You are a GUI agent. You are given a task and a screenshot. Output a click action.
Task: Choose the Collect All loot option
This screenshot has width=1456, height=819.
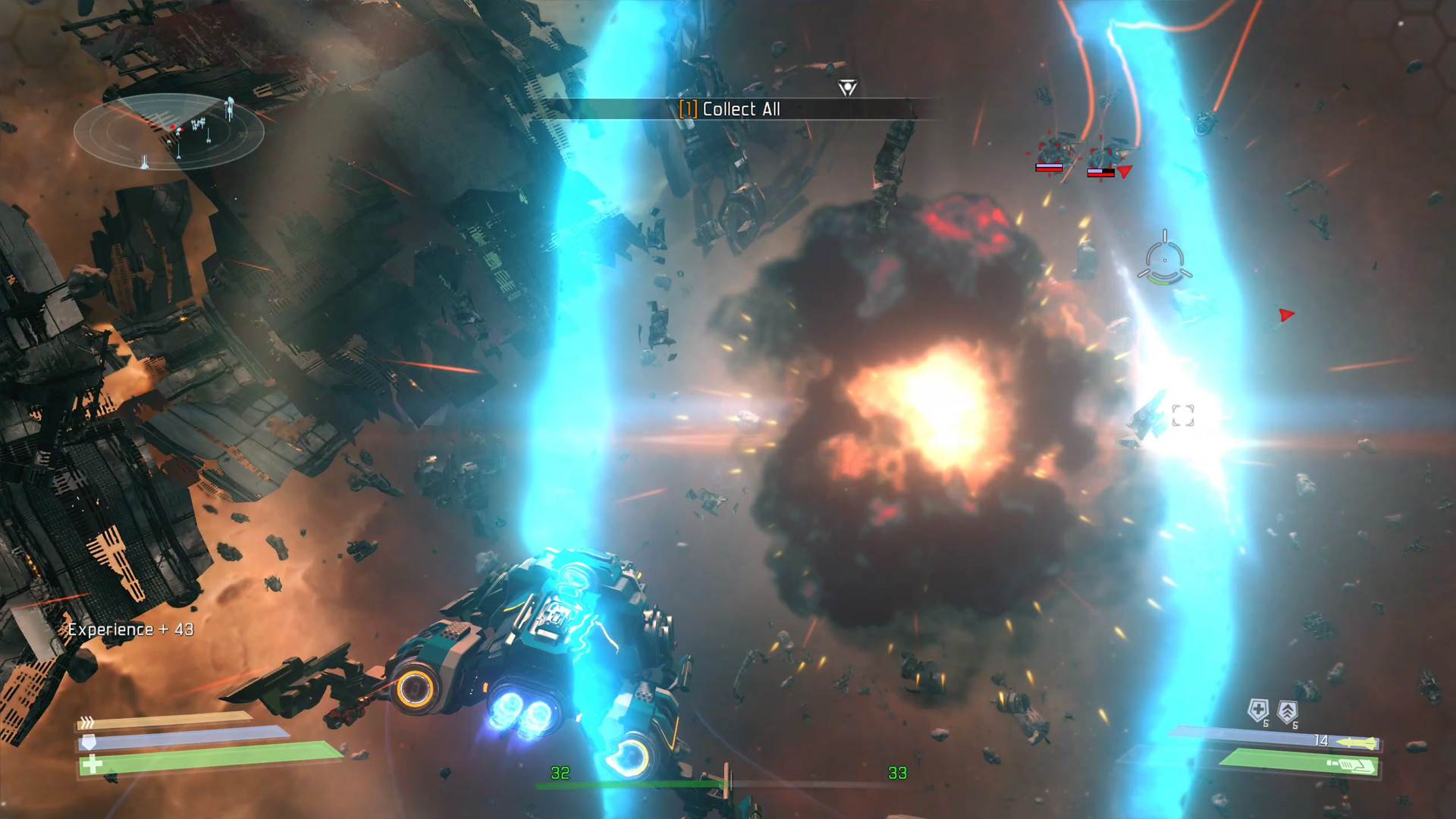click(x=730, y=109)
